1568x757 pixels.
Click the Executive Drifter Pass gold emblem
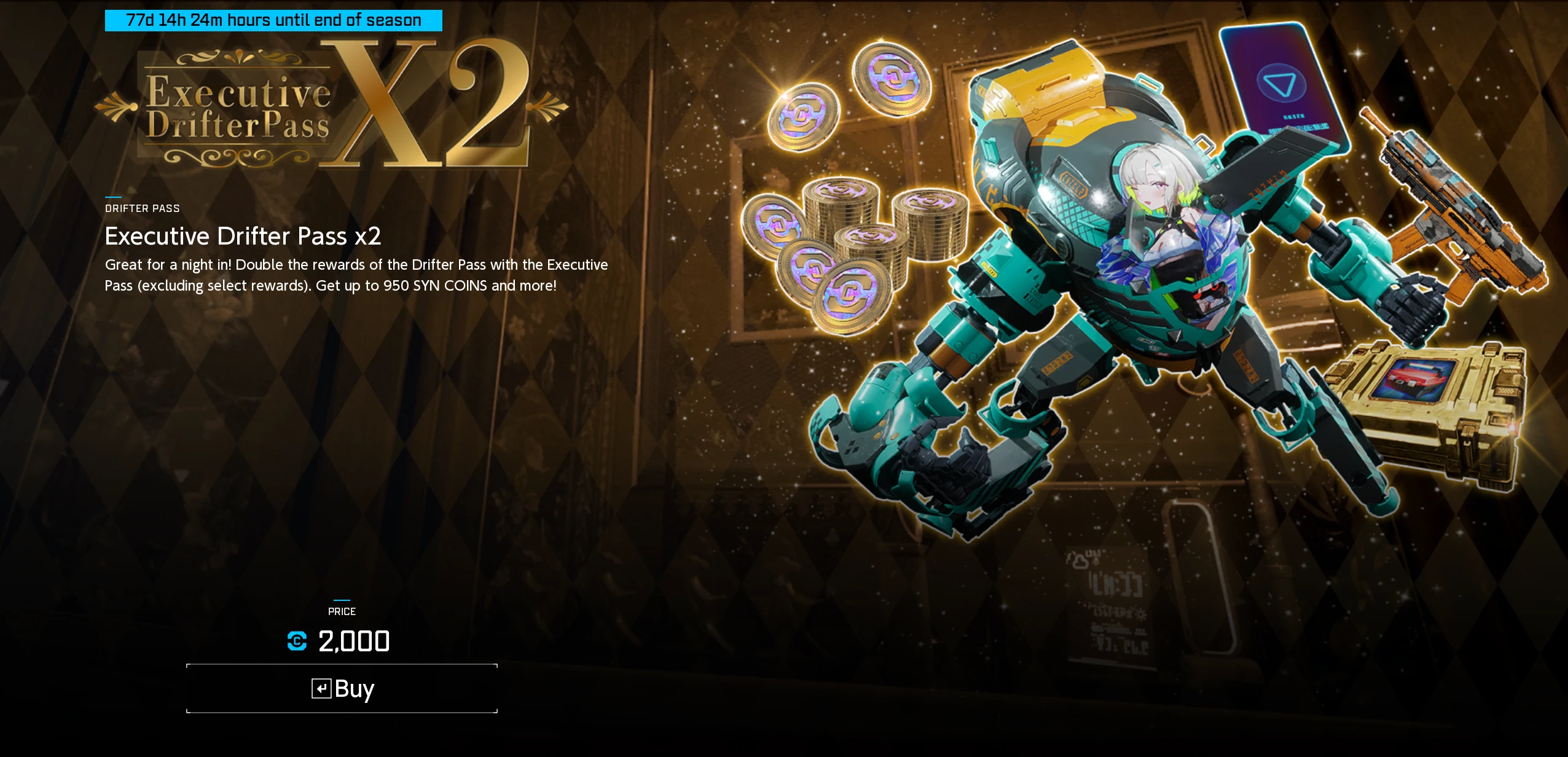240,108
